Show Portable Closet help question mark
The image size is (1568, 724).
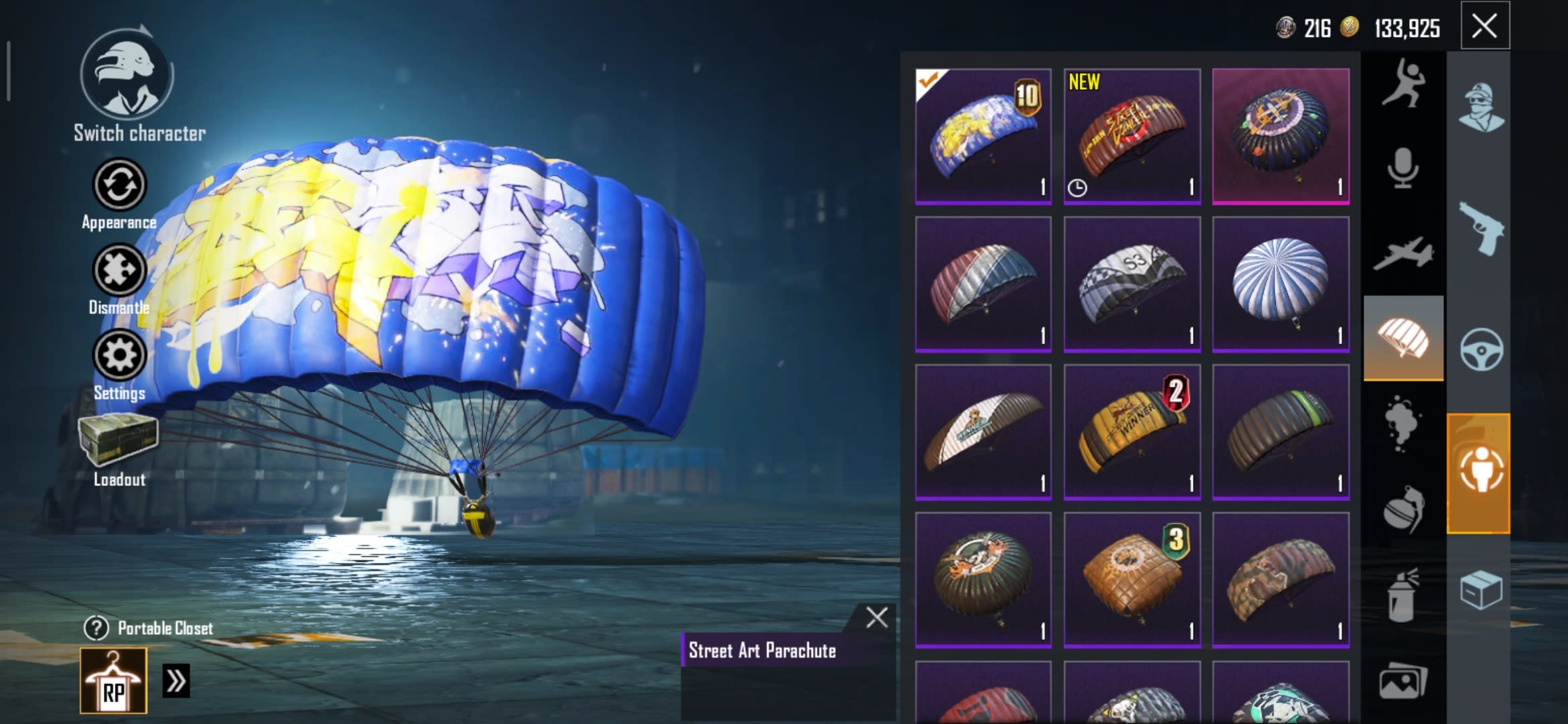point(96,628)
